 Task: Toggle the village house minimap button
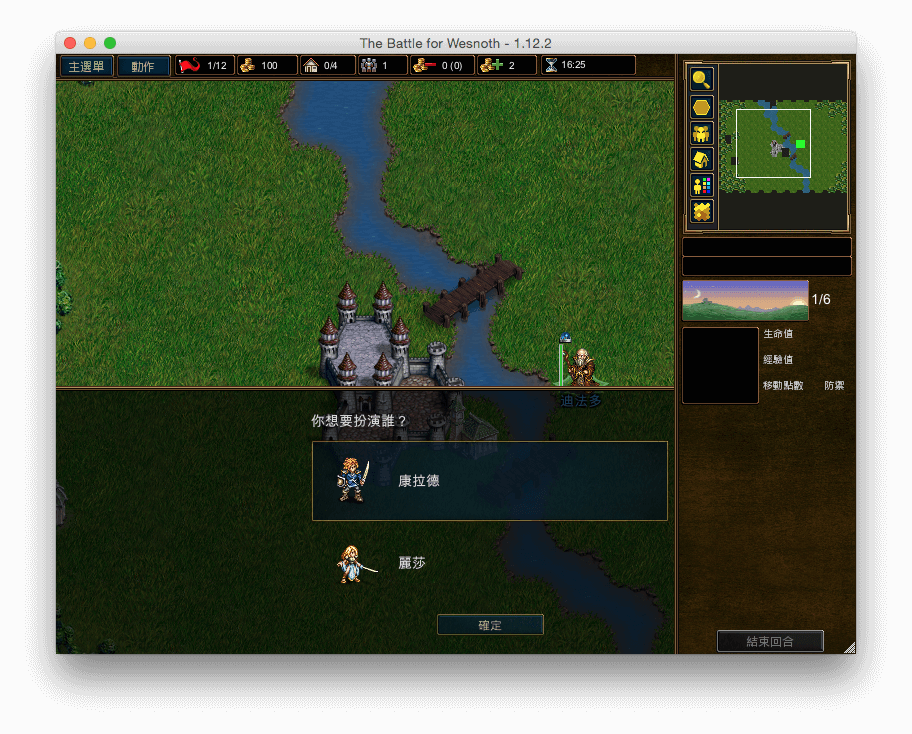(x=702, y=159)
